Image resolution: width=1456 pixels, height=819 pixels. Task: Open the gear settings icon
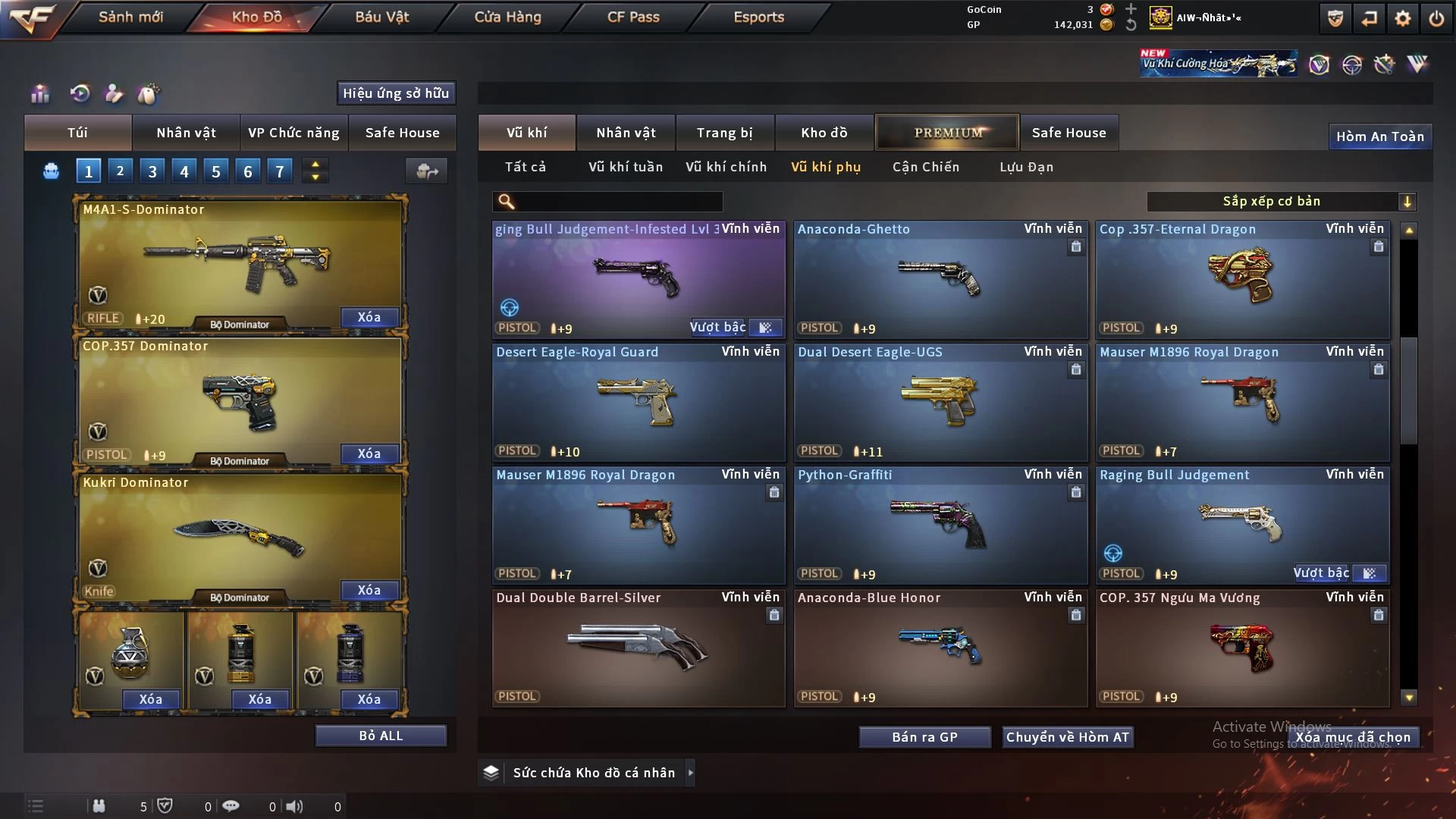pos(1403,19)
